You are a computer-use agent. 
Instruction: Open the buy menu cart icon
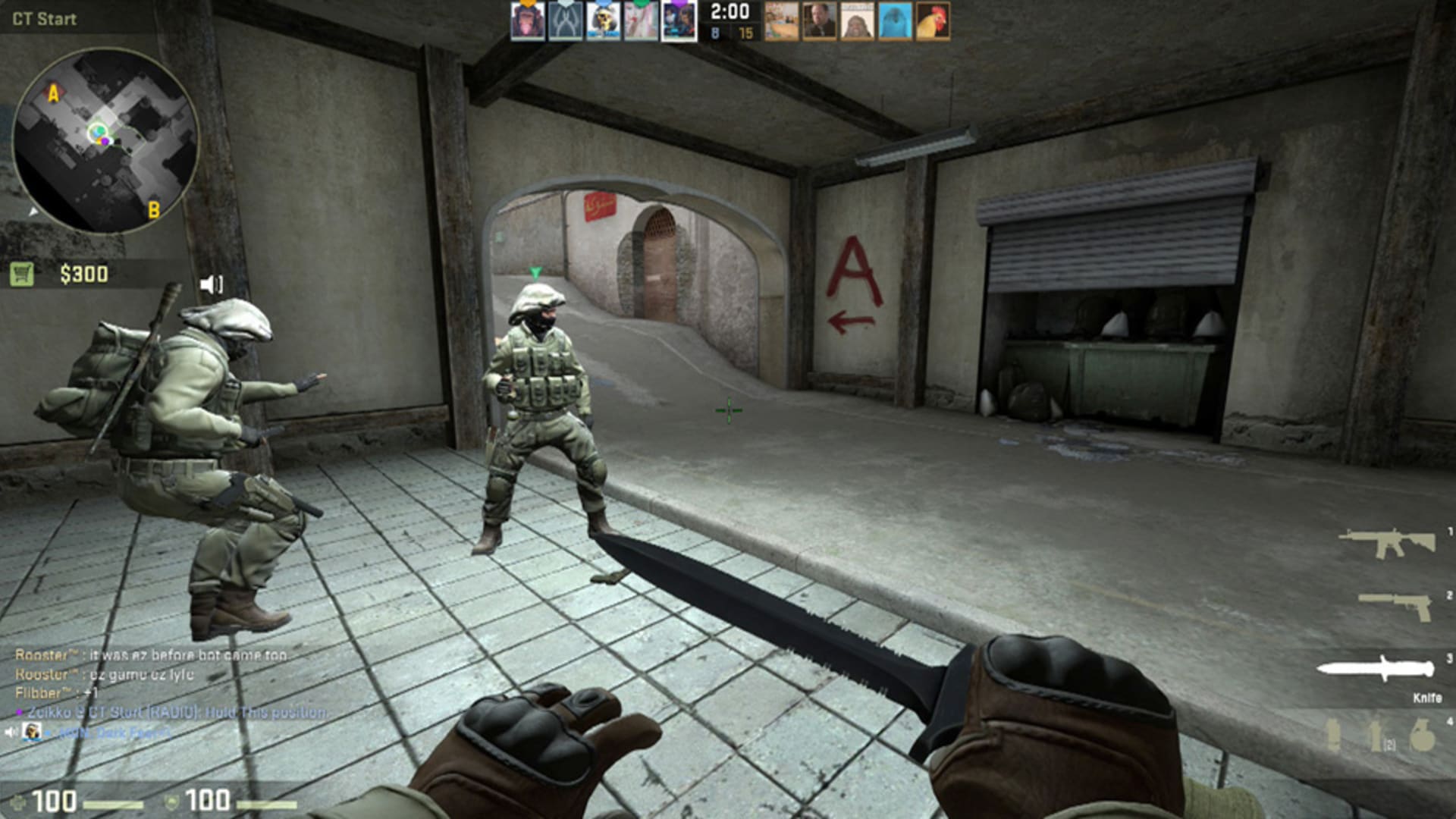click(22, 274)
